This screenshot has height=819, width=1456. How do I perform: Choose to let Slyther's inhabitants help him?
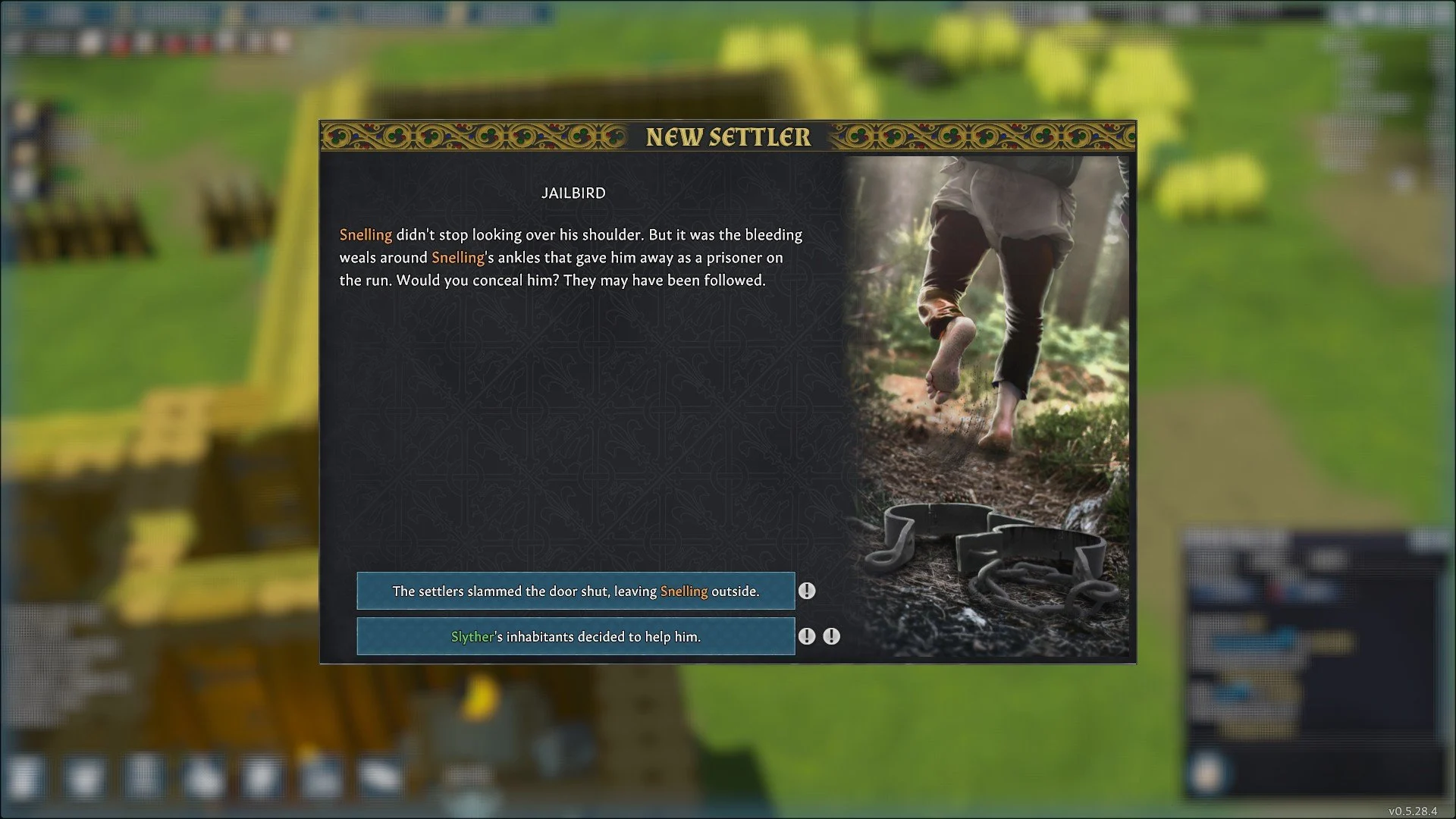[576, 636]
